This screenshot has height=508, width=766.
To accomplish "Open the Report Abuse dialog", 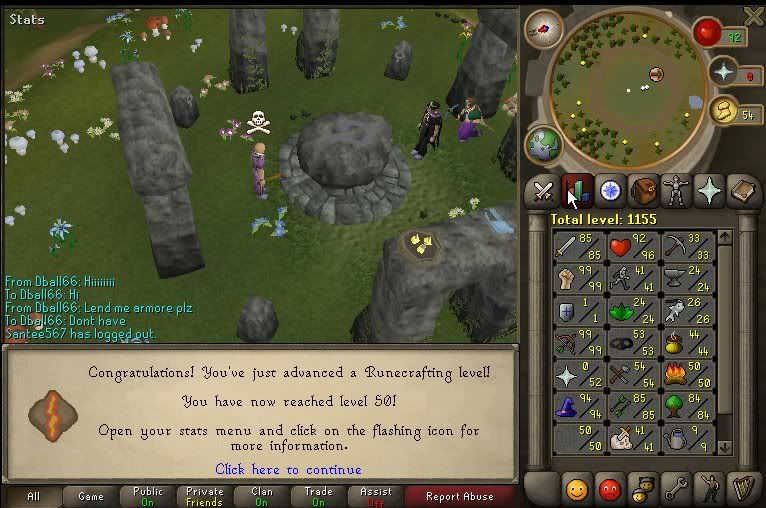I will click(x=459, y=496).
